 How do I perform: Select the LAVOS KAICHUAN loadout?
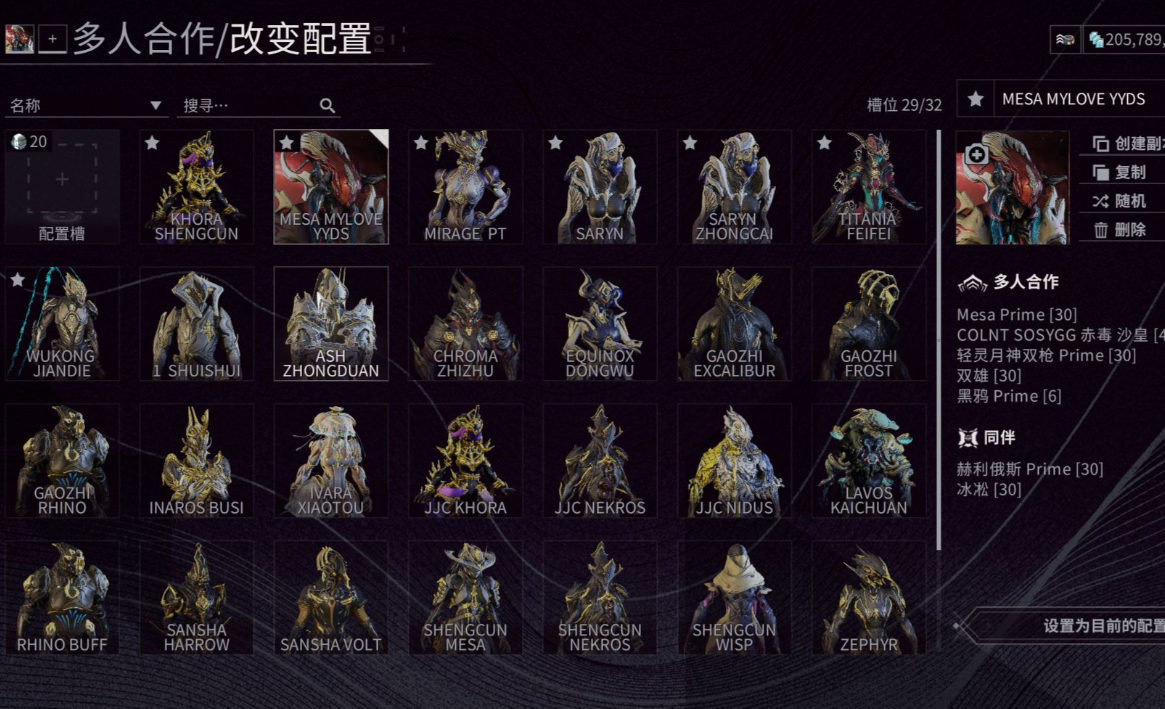pyautogui.click(x=868, y=461)
